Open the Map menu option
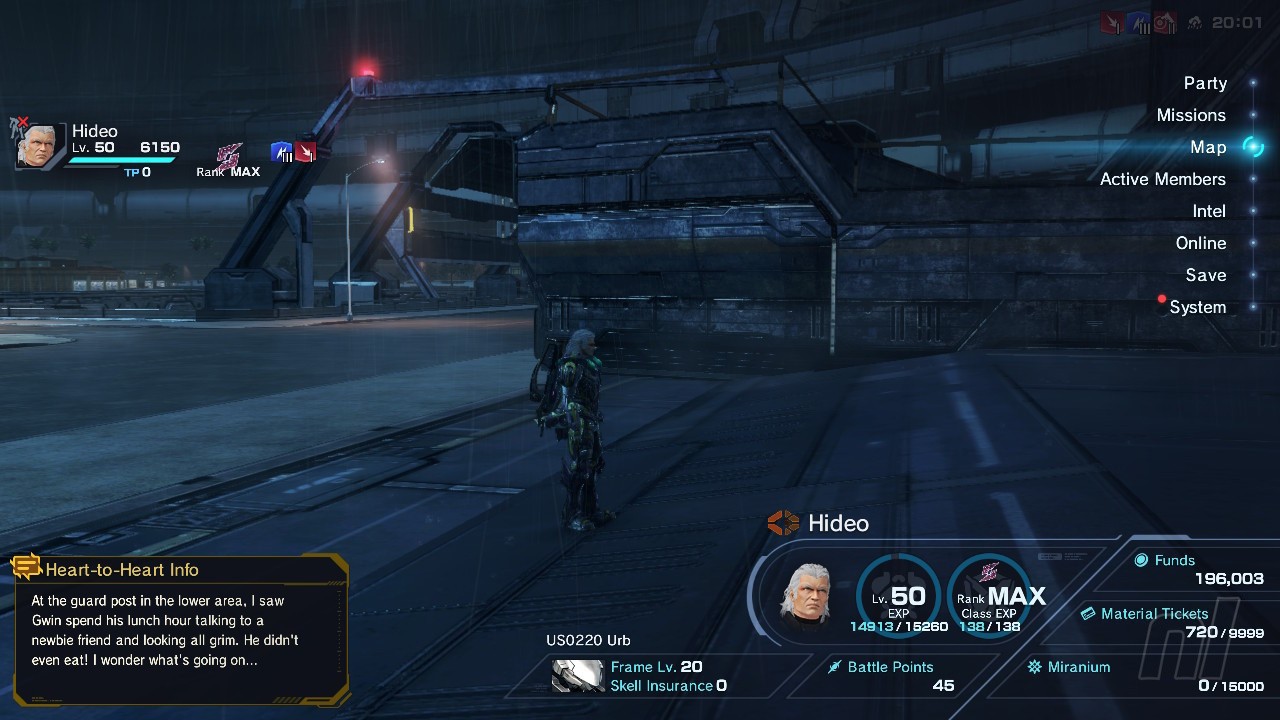The height and width of the screenshot is (720, 1280). (1208, 147)
